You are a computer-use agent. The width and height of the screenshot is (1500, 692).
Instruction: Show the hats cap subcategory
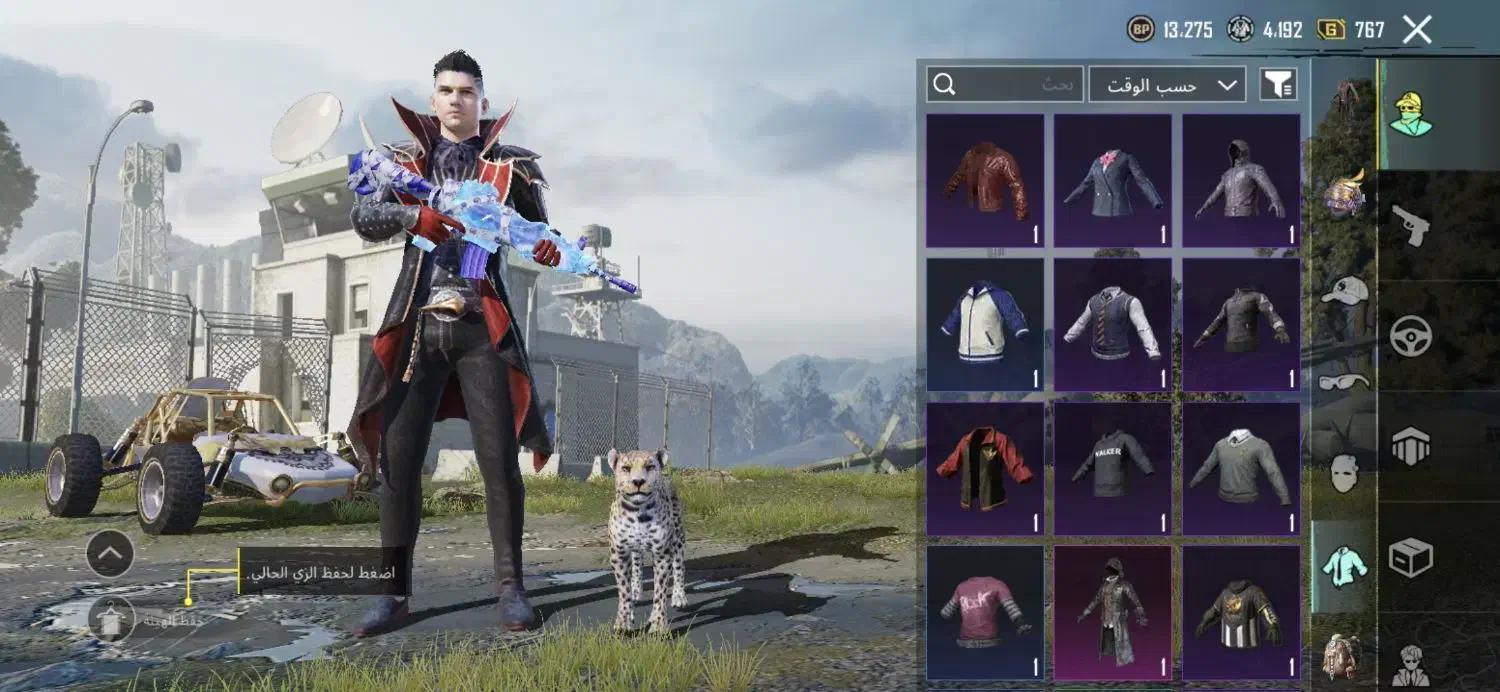coord(1344,291)
